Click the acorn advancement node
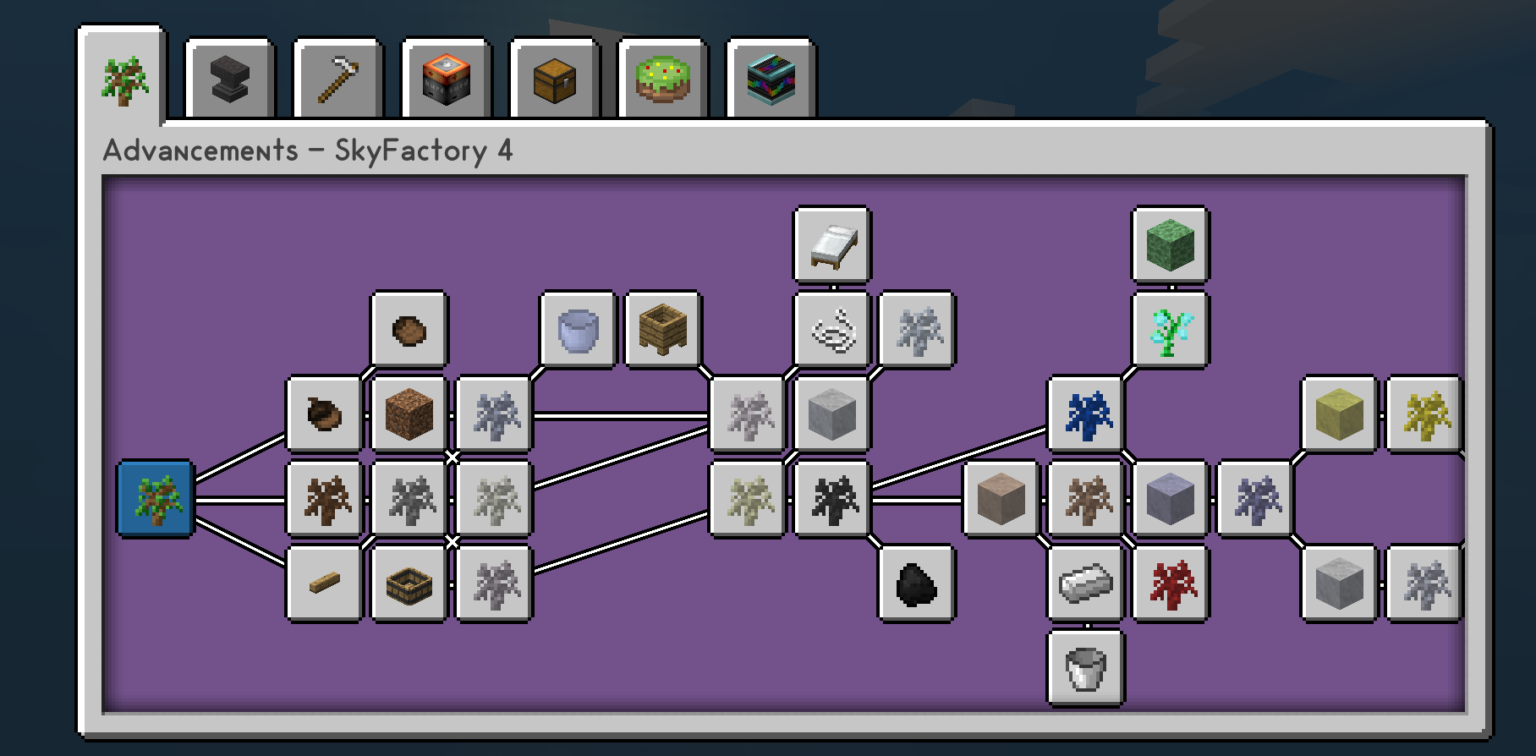This screenshot has width=1536, height=756. point(324,413)
